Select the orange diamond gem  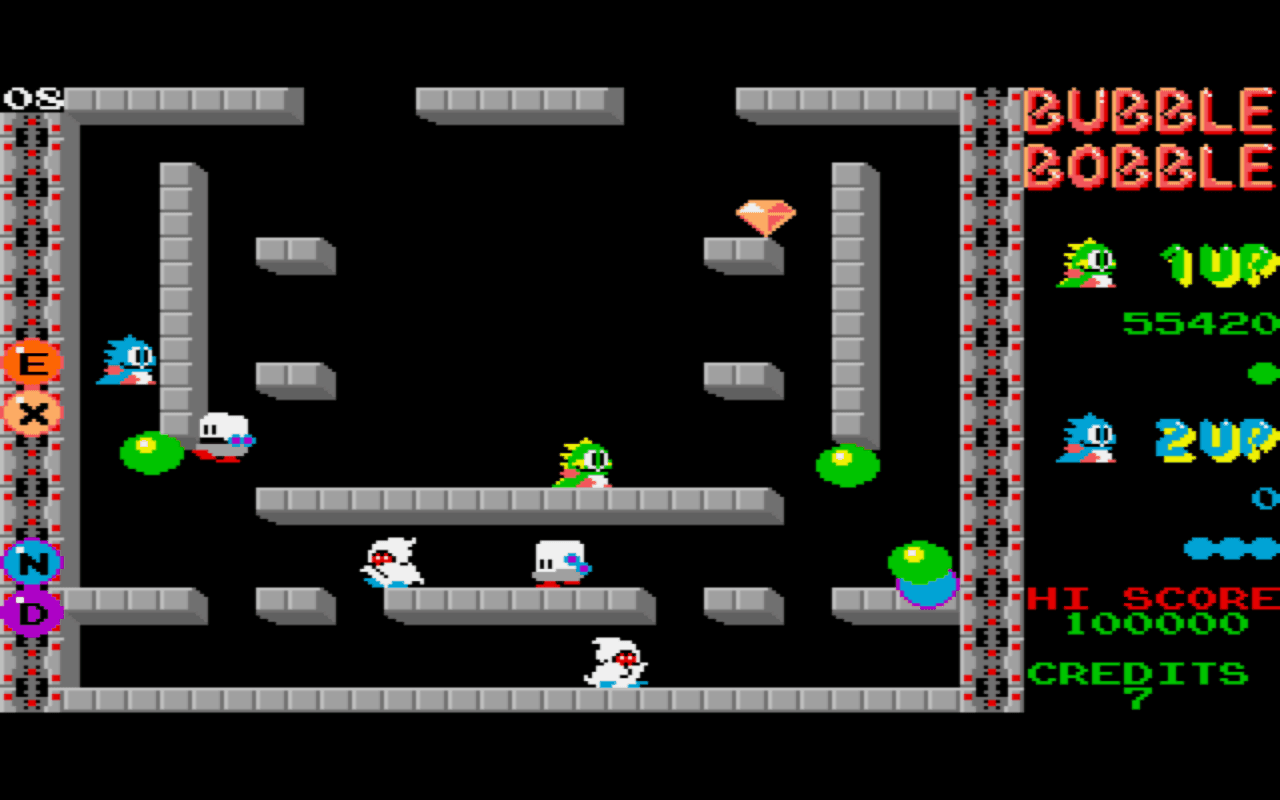pyautogui.click(x=766, y=211)
